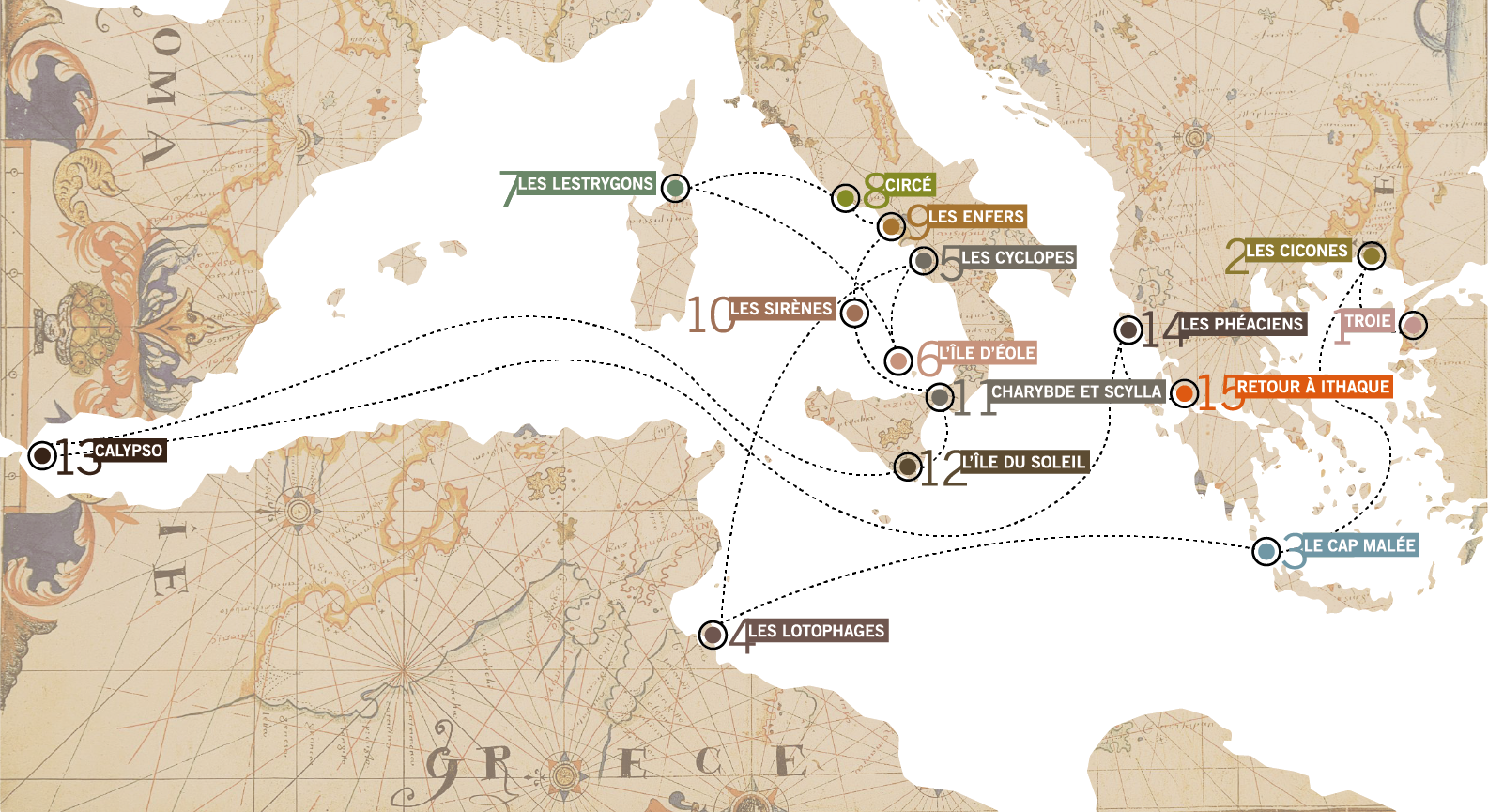
Task: Open L'île du Soleil stop
Action: click(907, 466)
